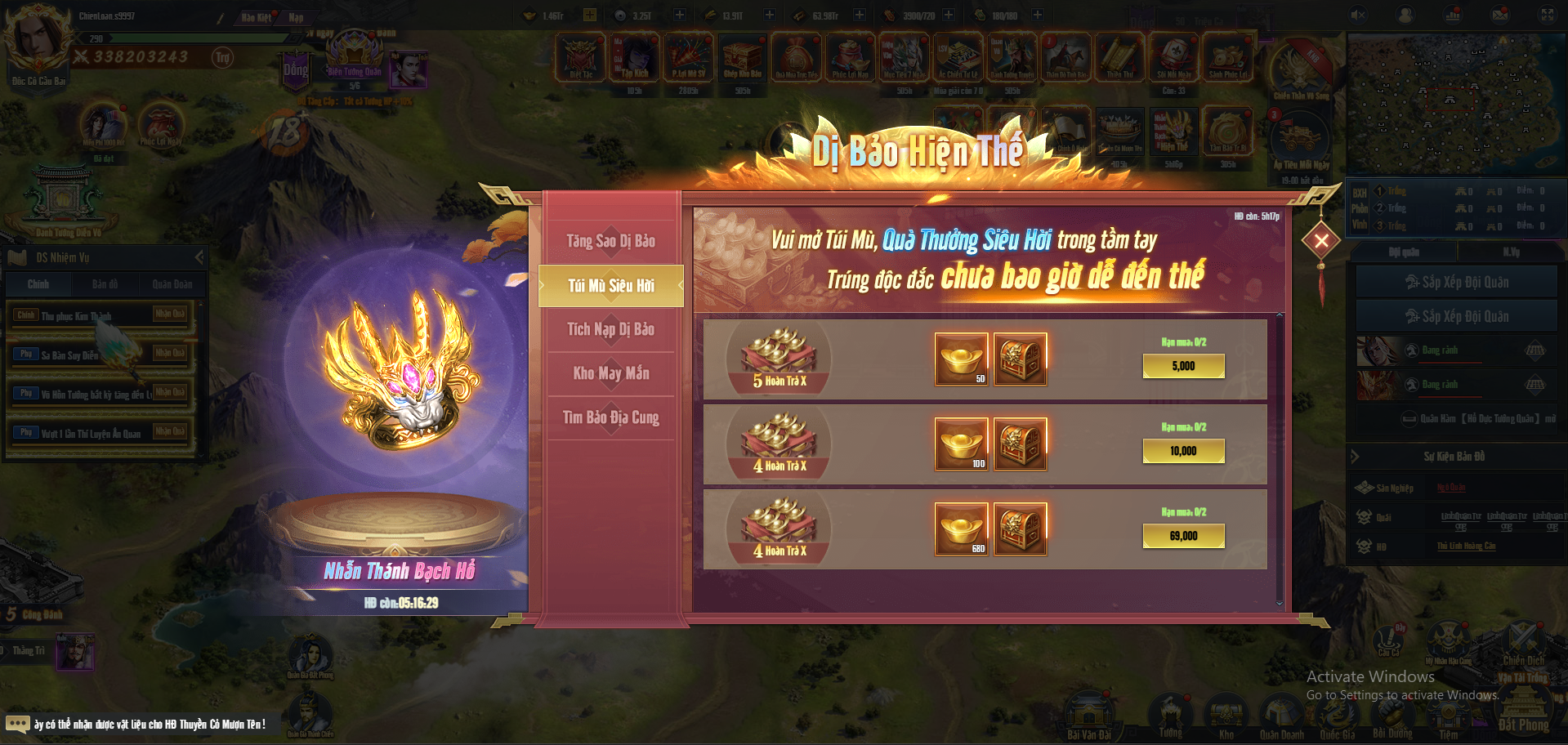Open the player avatar portrait
The image size is (1568, 745).
click(x=35, y=39)
